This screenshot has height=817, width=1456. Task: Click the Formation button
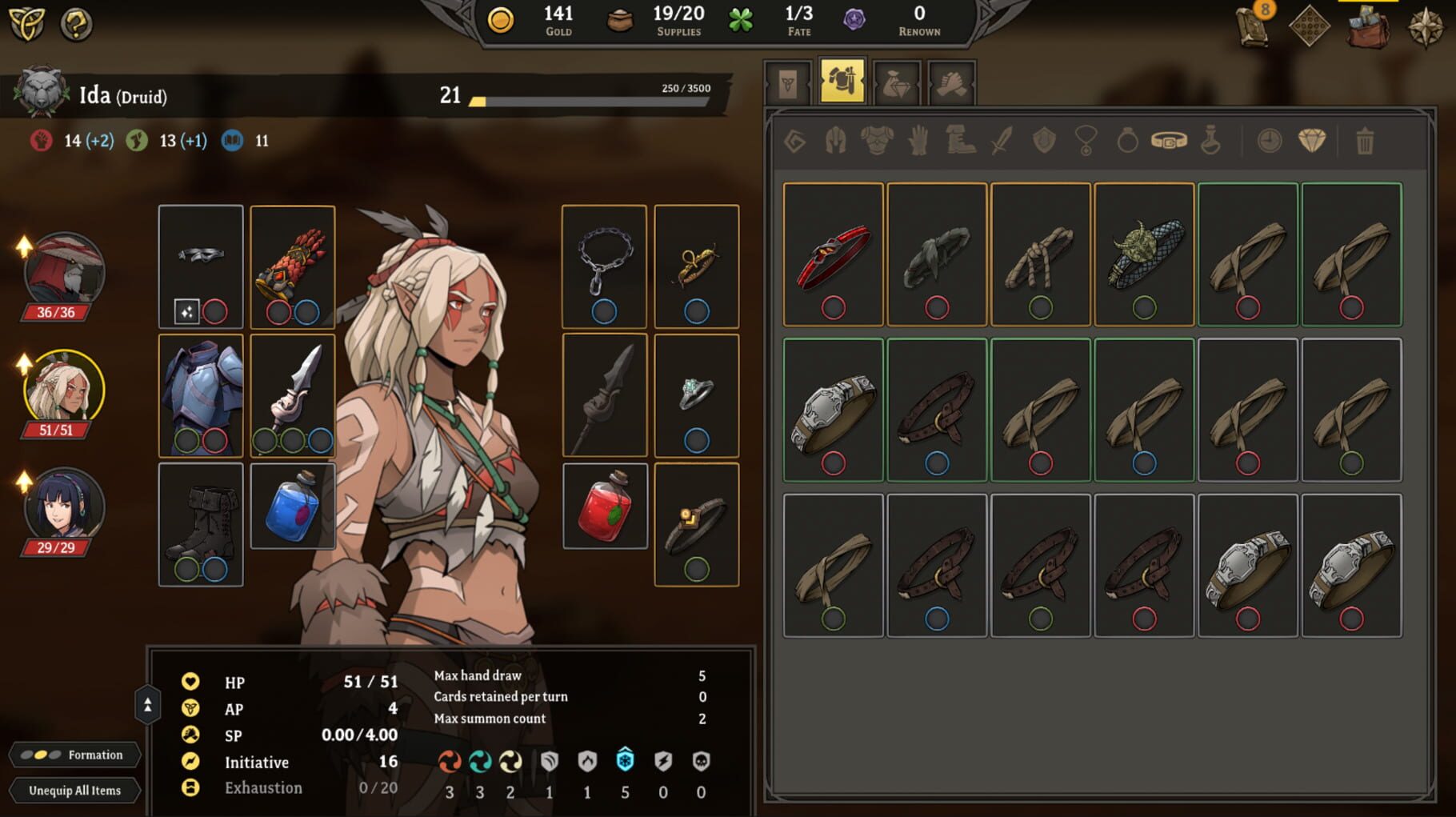77,755
